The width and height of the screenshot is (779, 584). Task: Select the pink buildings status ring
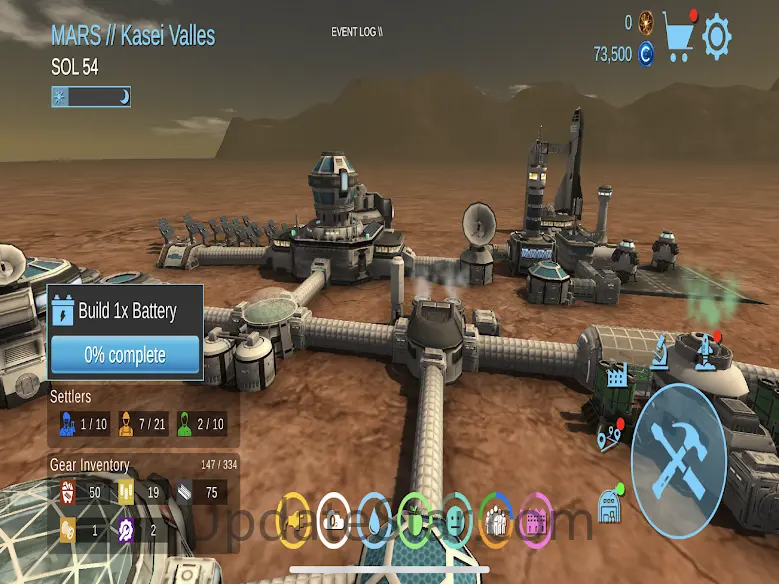[535, 520]
